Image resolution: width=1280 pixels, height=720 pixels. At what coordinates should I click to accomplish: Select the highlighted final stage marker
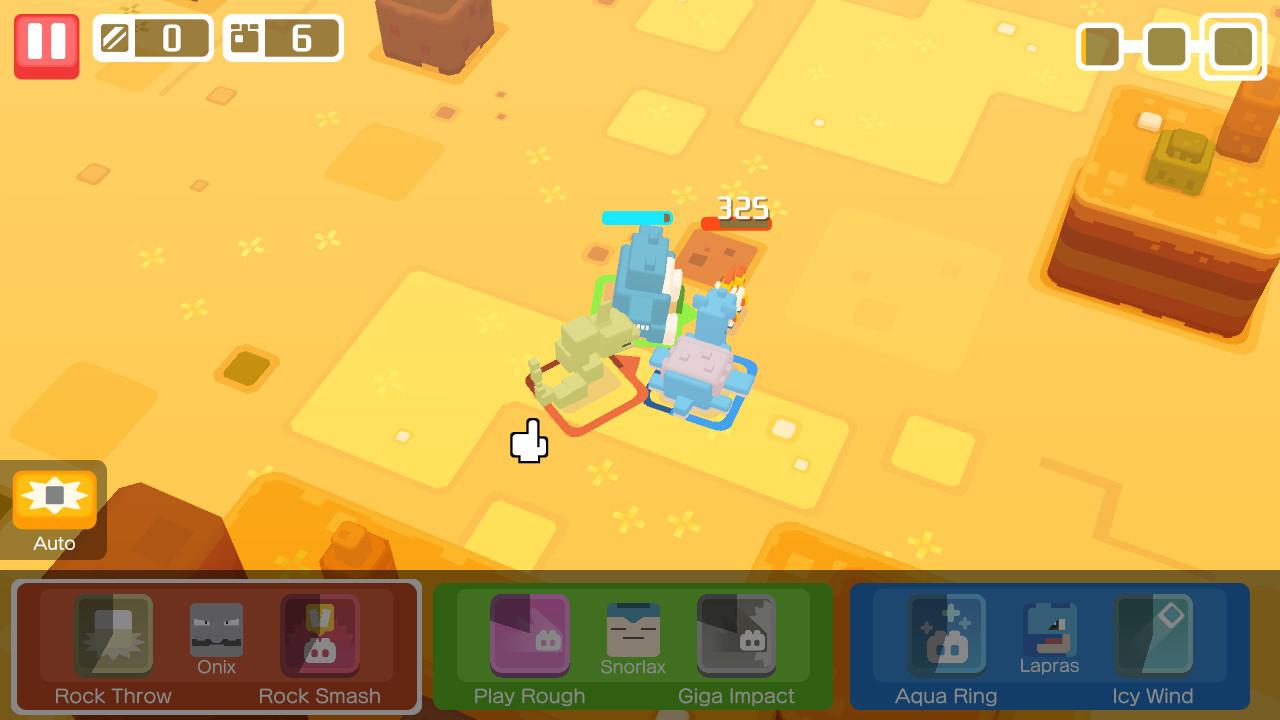click(x=1233, y=47)
